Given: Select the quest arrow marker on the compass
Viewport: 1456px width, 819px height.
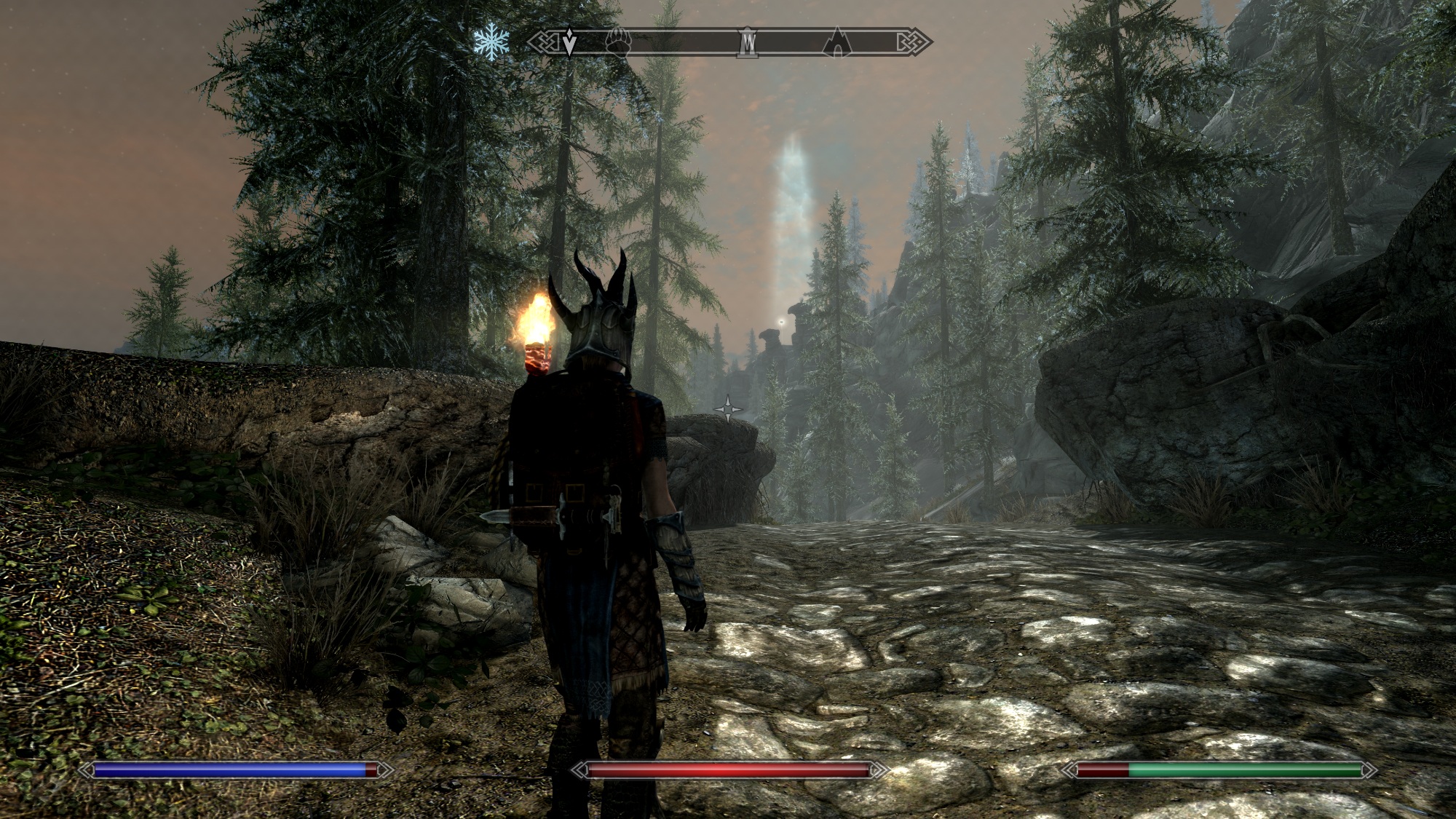Looking at the screenshot, I should tap(570, 43).
